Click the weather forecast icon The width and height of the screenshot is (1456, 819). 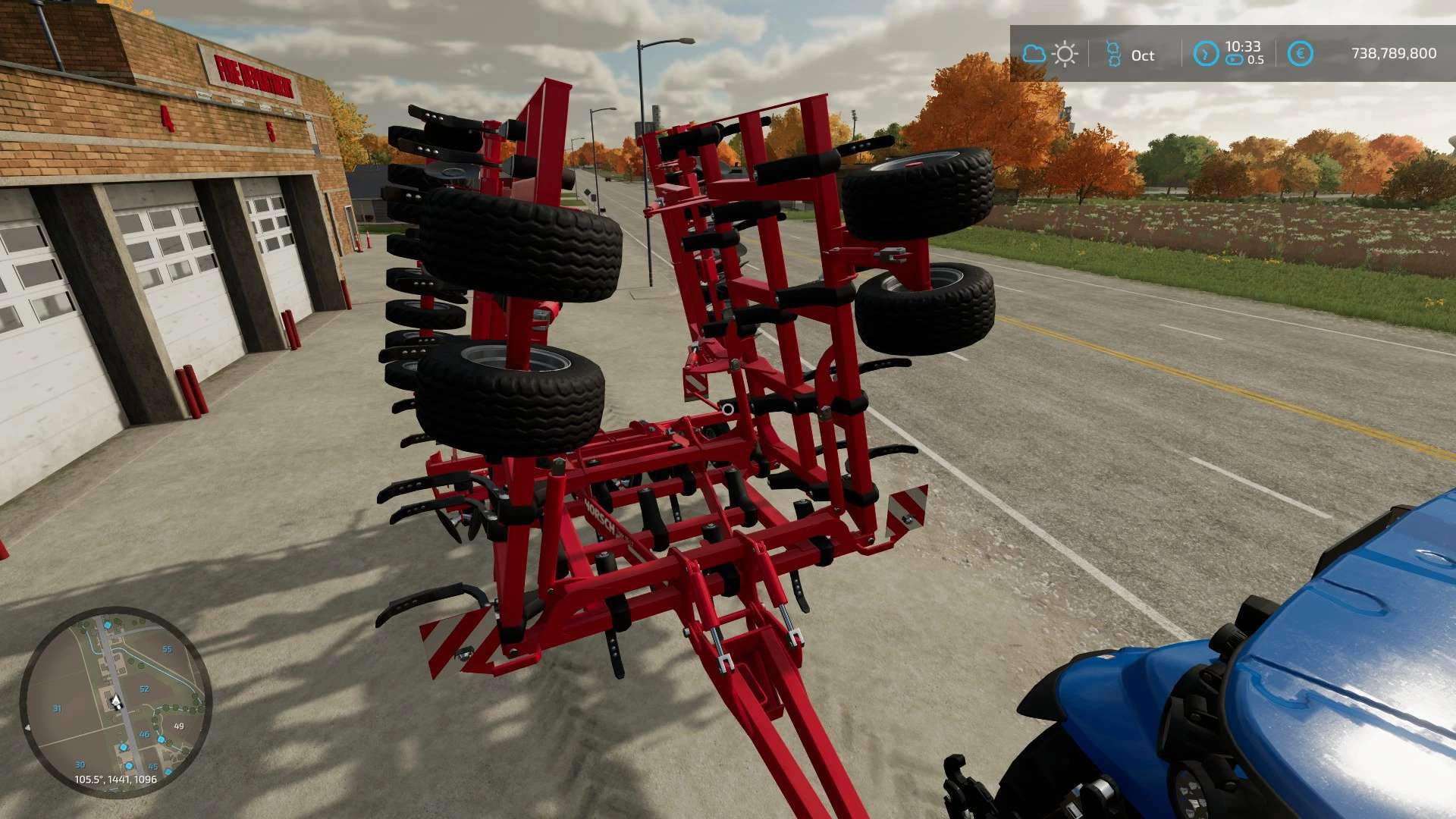coord(1050,54)
